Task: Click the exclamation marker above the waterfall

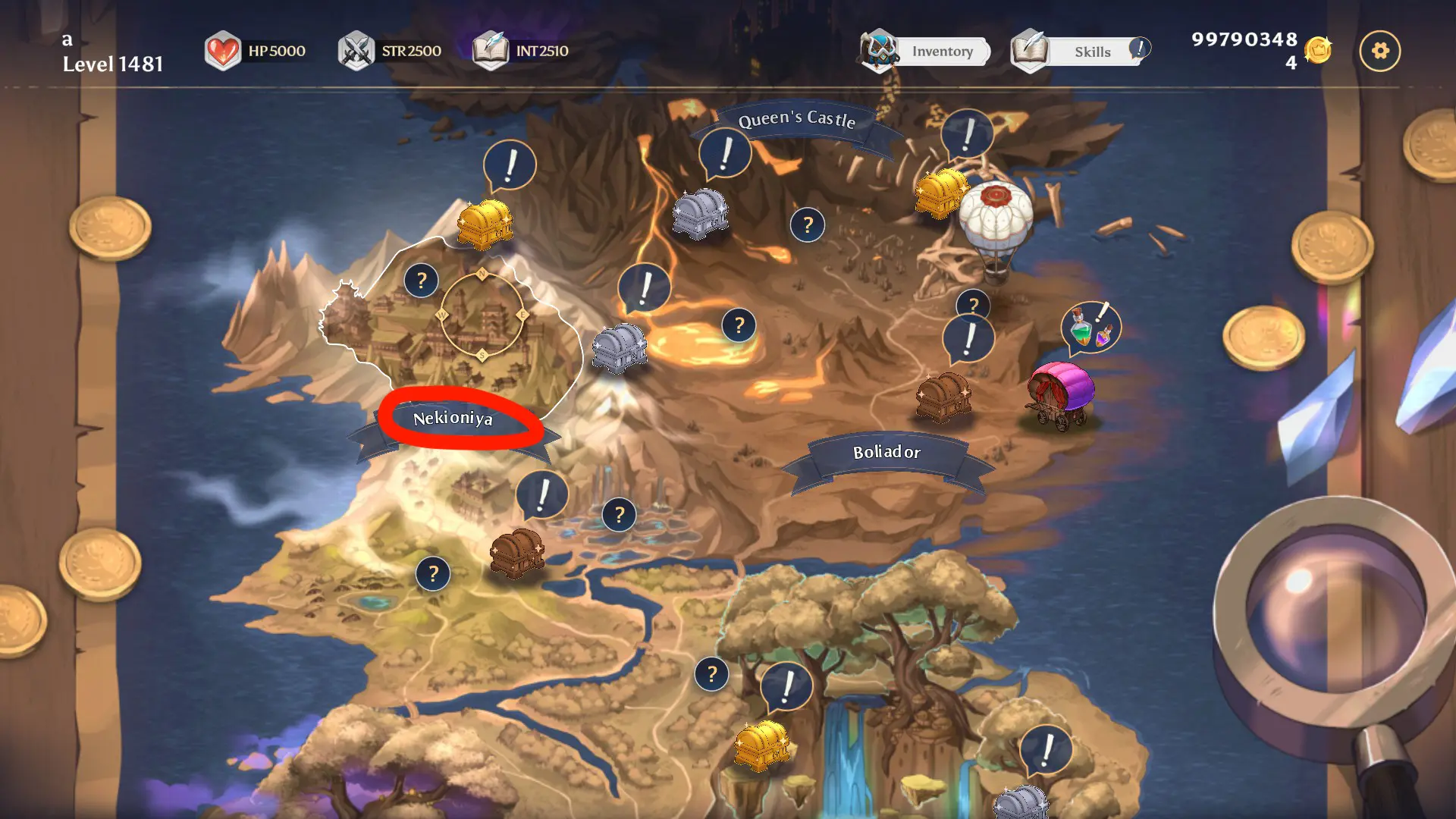Action: click(x=786, y=686)
